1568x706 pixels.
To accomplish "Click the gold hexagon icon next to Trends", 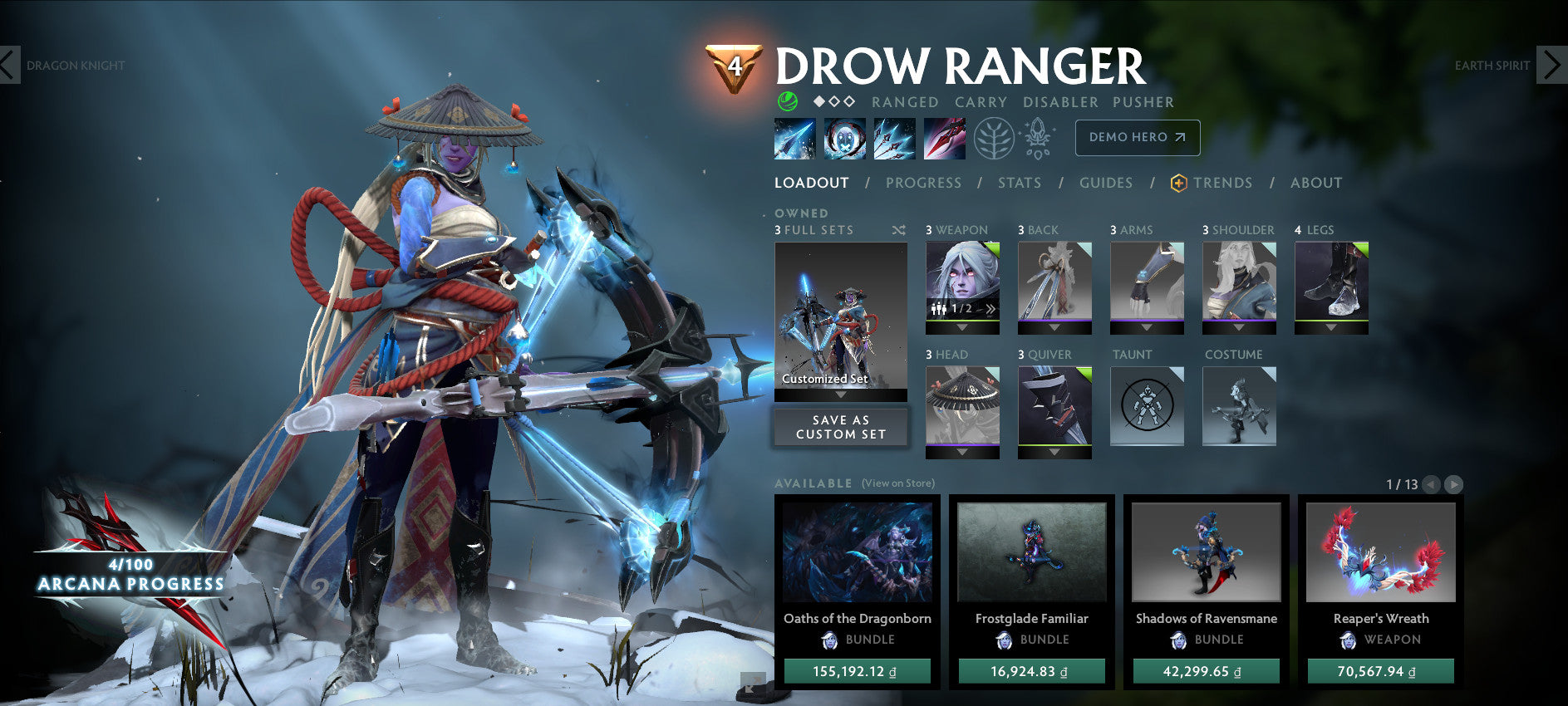I will [1177, 182].
